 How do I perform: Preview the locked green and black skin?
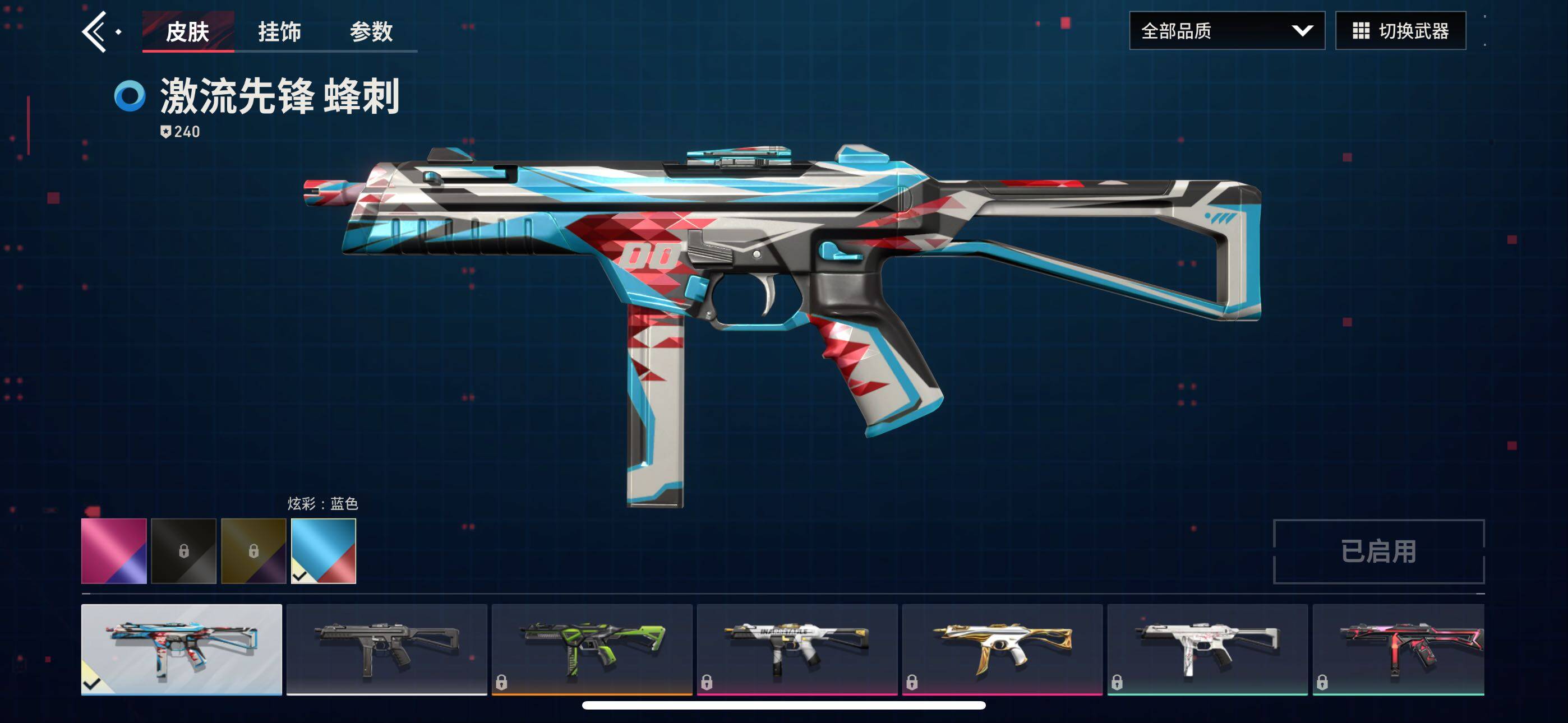tap(592, 649)
